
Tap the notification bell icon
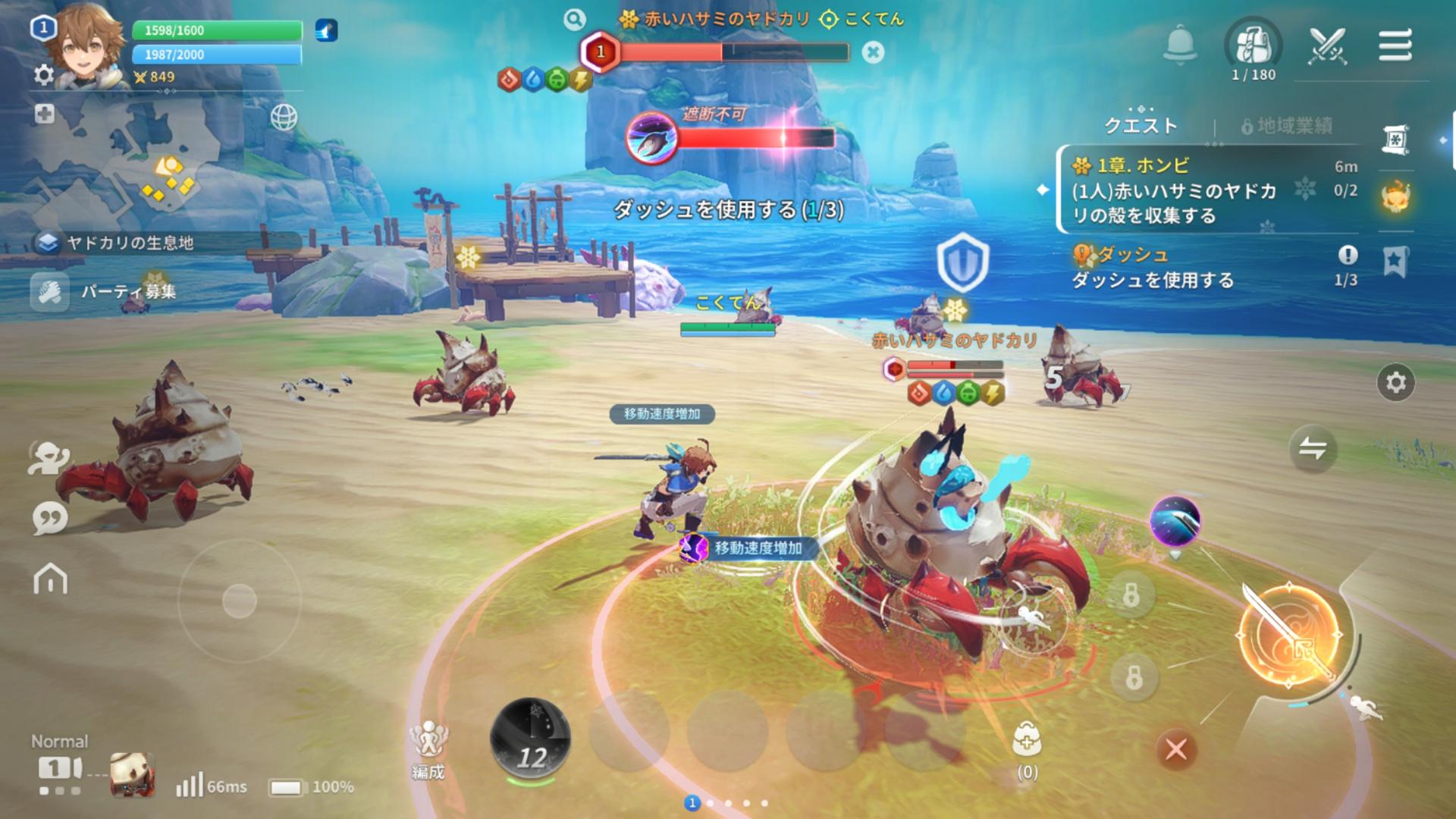1180,44
